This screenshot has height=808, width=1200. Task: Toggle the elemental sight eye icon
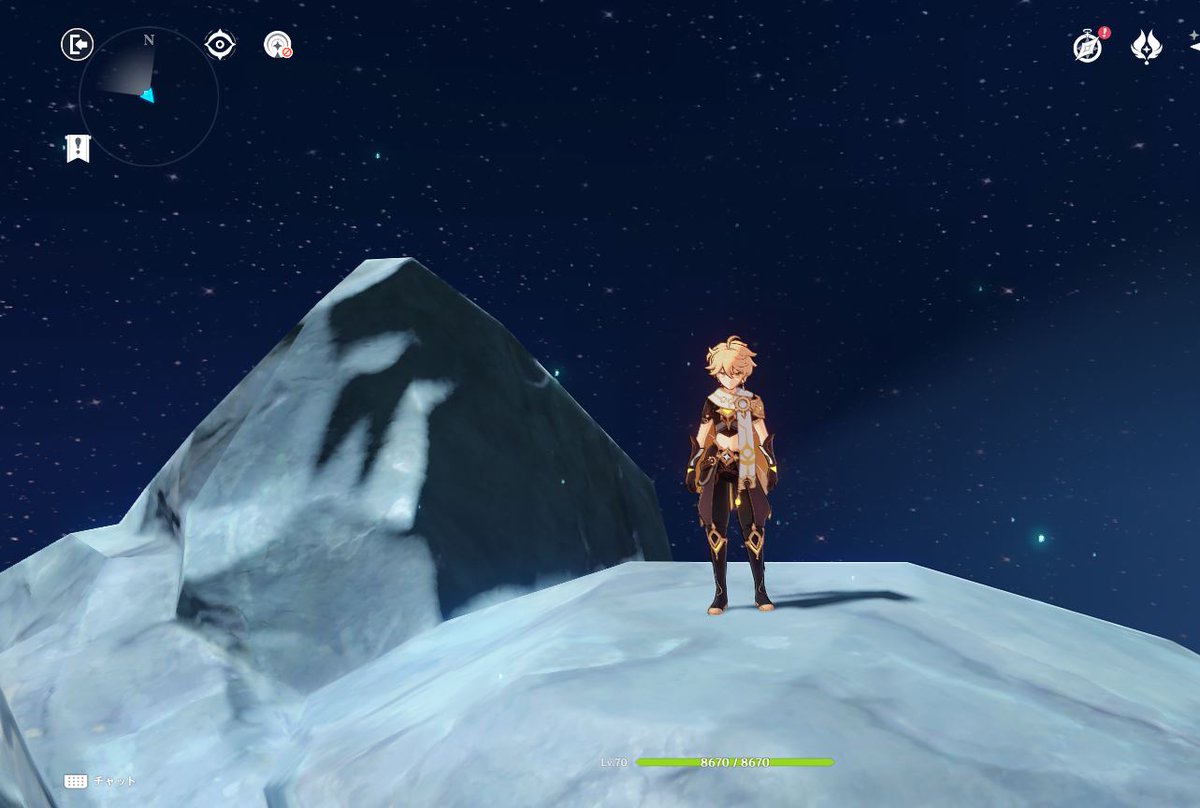tap(220, 45)
